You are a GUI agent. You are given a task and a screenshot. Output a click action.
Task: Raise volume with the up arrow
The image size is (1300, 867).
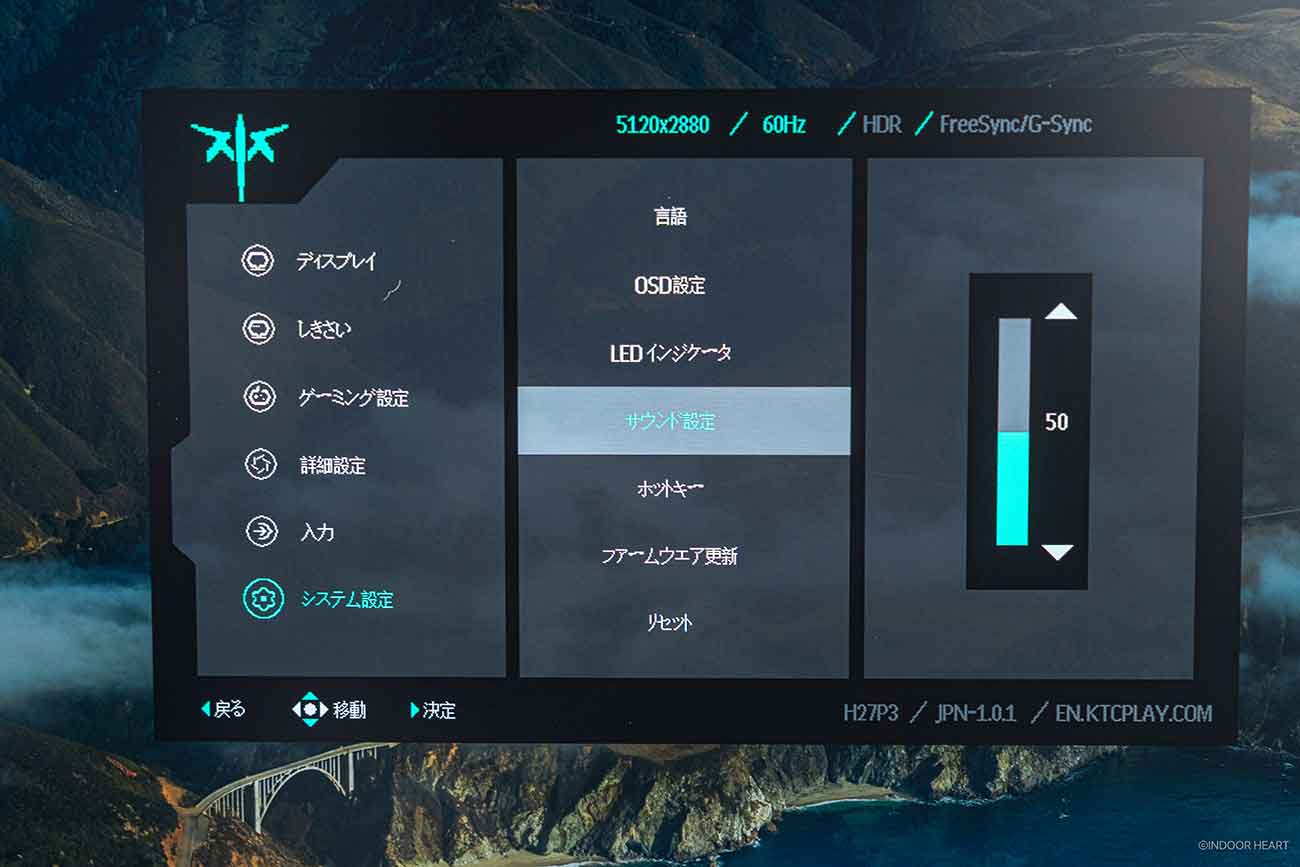[1060, 312]
